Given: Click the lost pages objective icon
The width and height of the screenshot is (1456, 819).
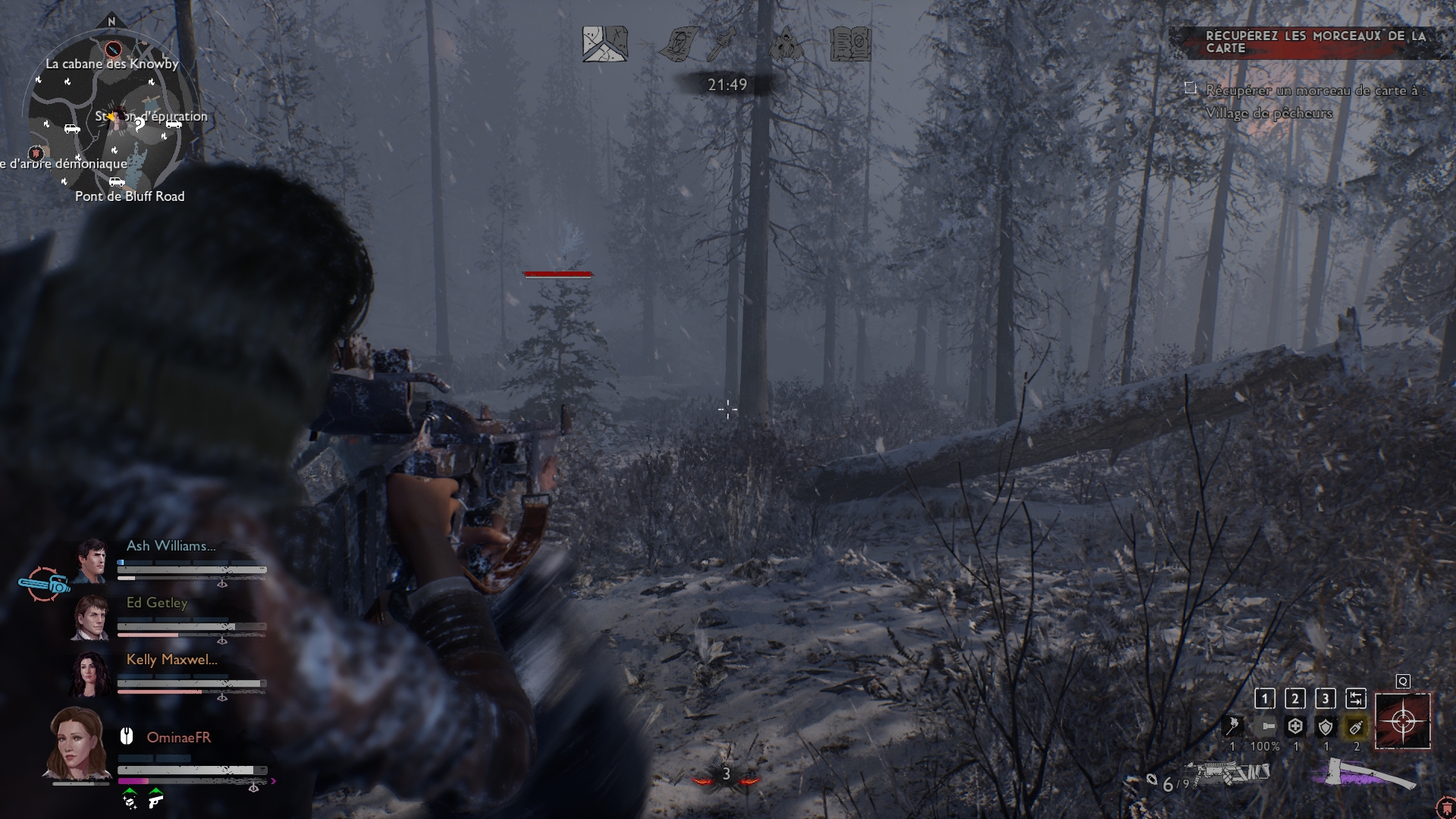Looking at the screenshot, I should 679,44.
